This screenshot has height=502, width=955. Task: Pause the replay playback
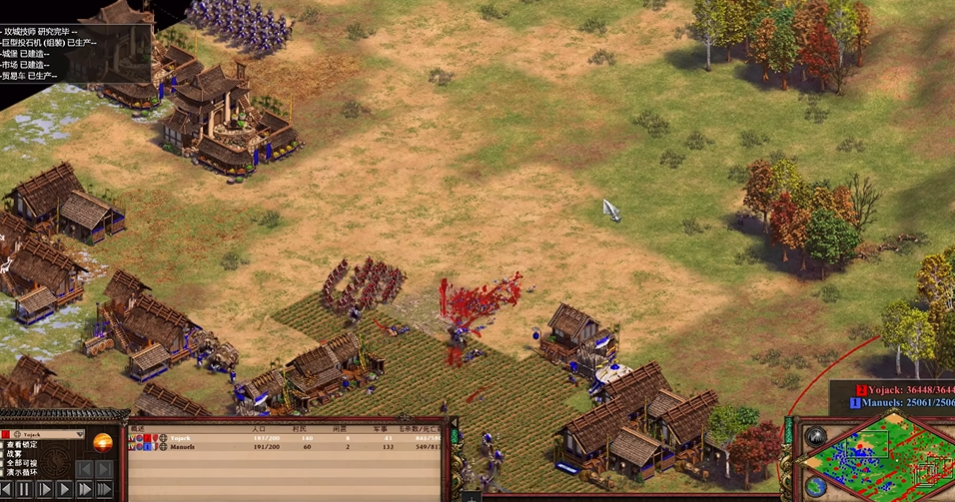tap(24, 490)
